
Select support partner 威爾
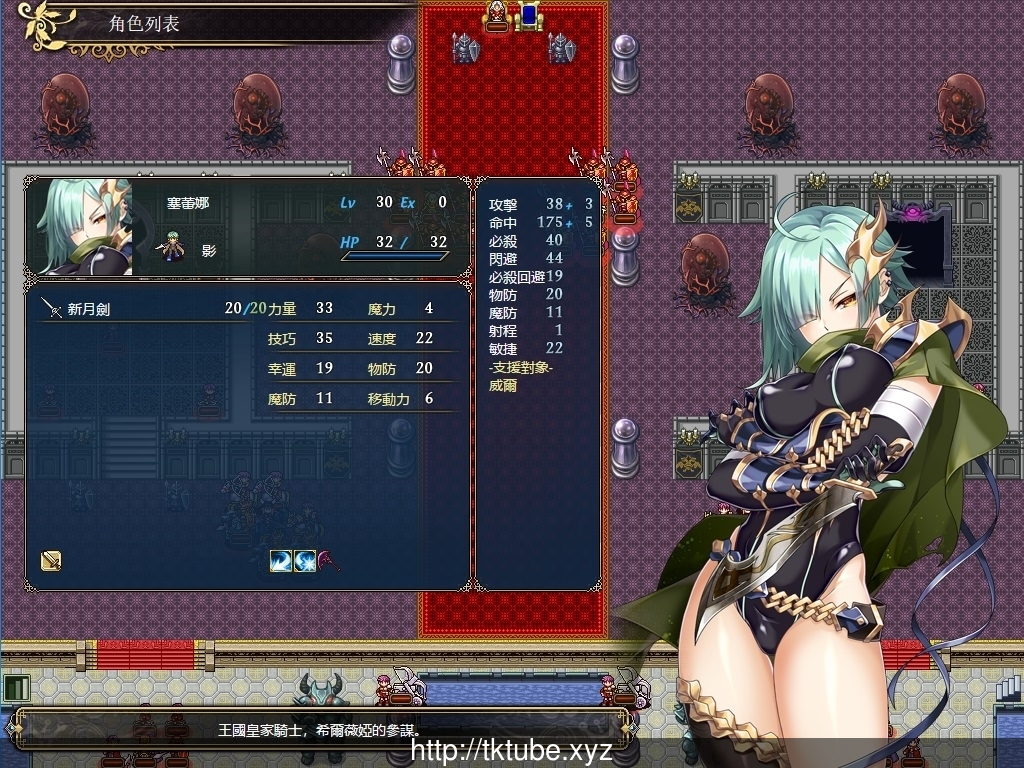click(503, 385)
